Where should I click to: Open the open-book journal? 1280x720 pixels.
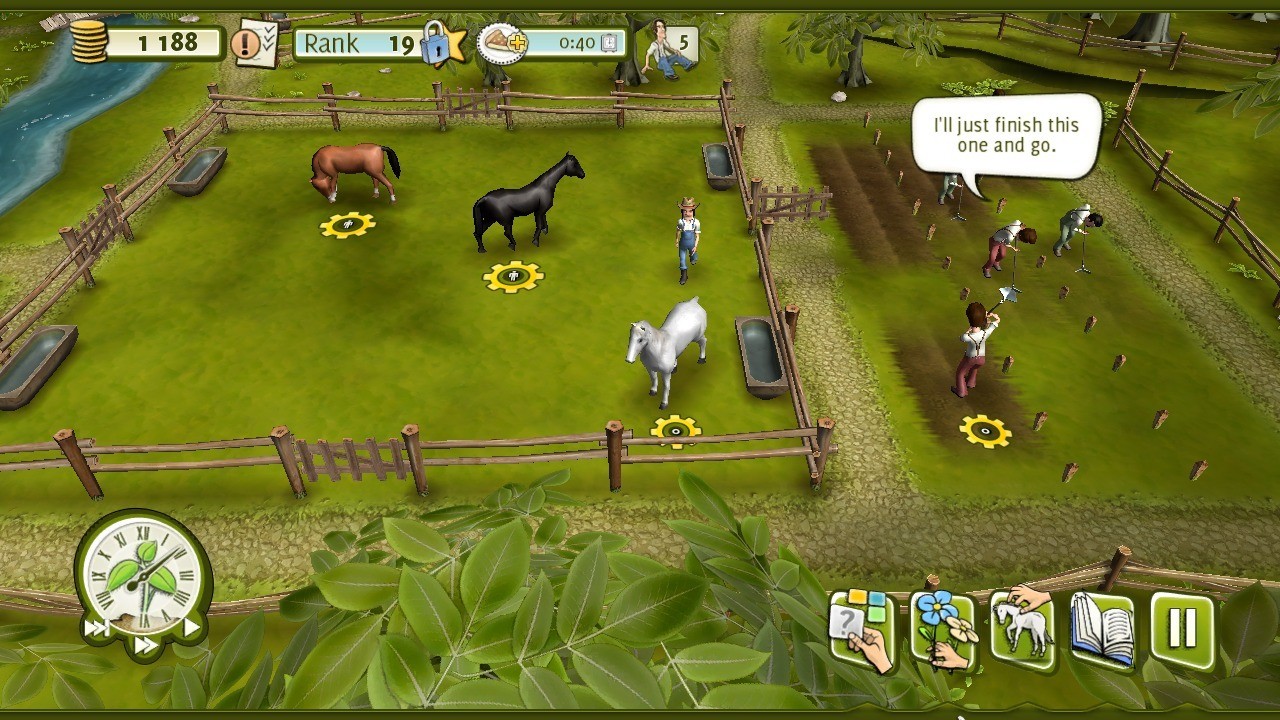[1102, 630]
